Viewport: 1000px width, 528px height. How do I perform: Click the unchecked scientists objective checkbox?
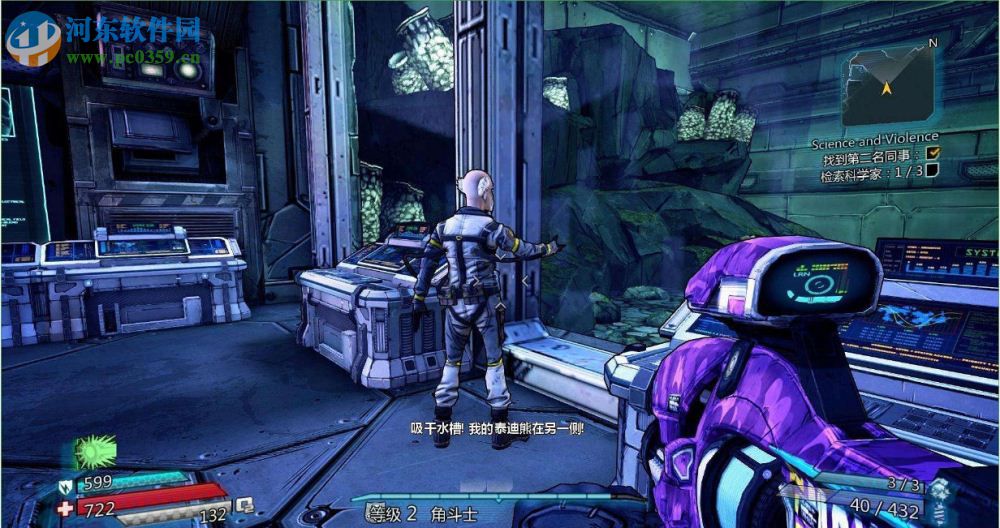932,170
